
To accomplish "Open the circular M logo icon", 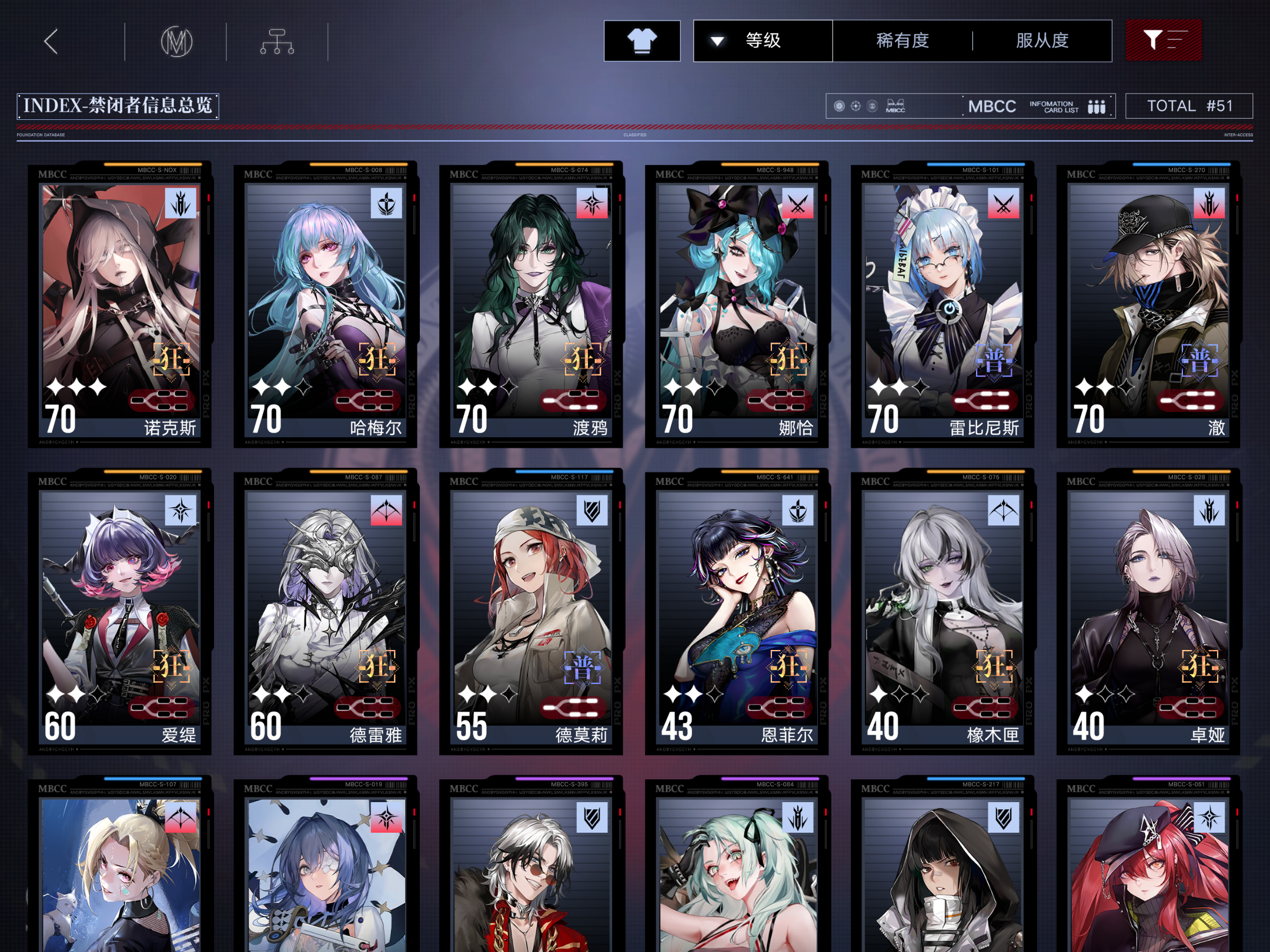I will (x=177, y=42).
